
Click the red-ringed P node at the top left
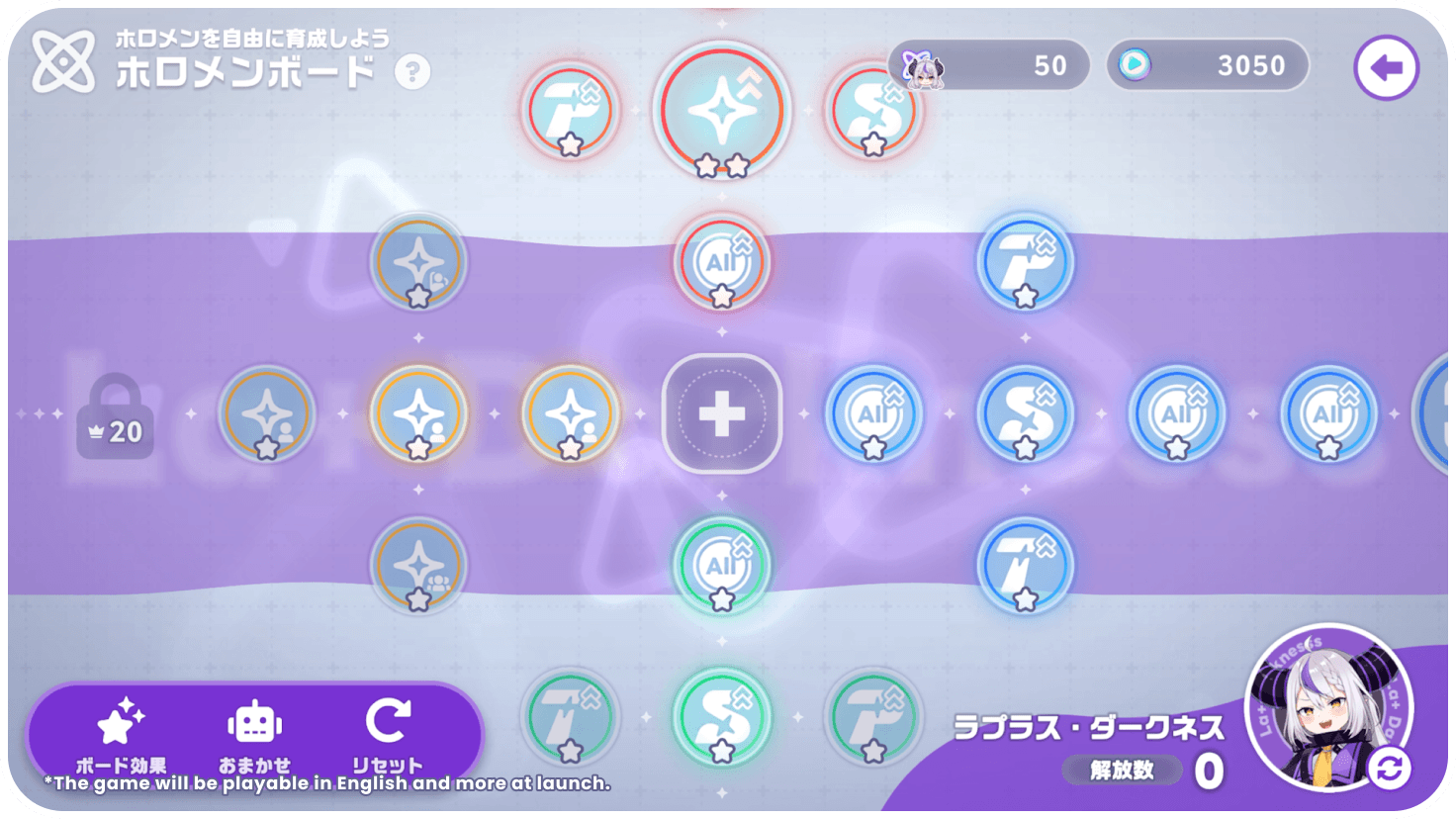tap(569, 112)
